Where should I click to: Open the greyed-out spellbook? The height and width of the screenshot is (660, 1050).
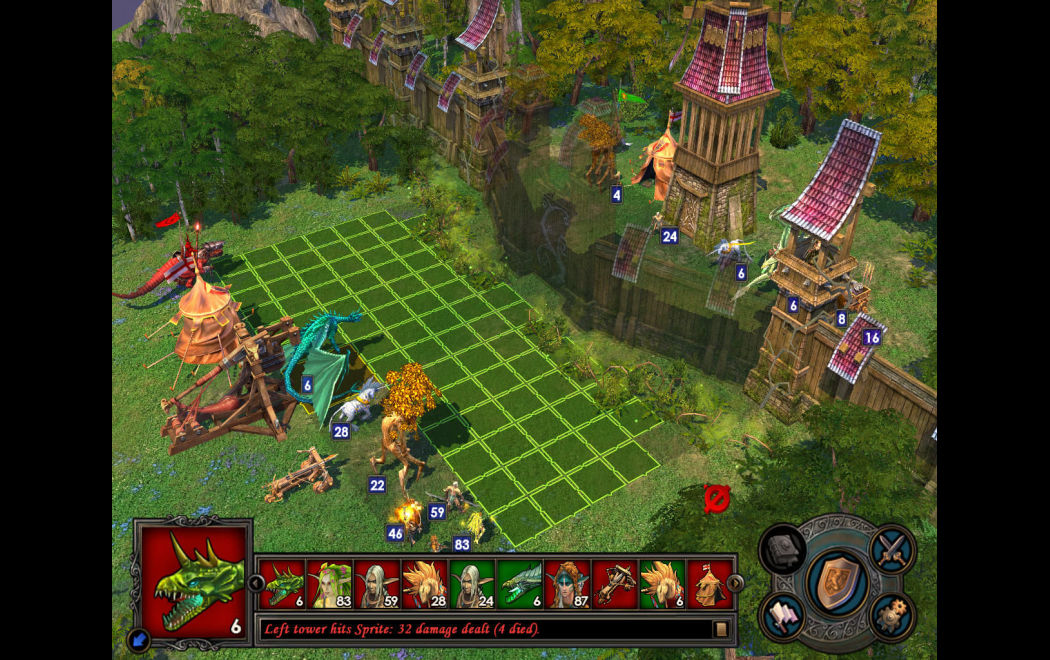point(783,550)
